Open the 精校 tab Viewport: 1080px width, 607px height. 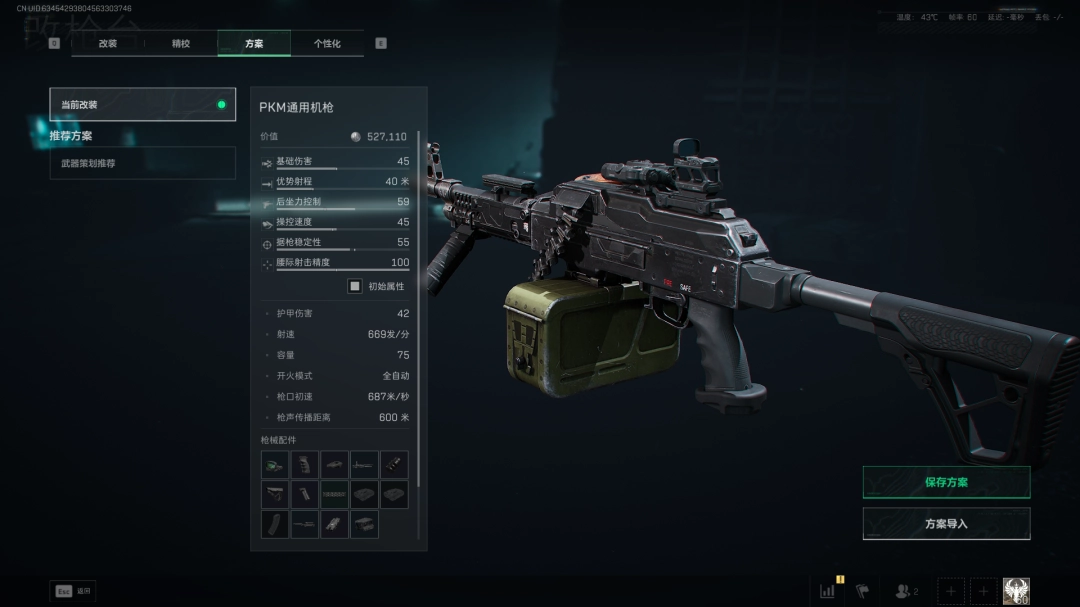tap(181, 44)
